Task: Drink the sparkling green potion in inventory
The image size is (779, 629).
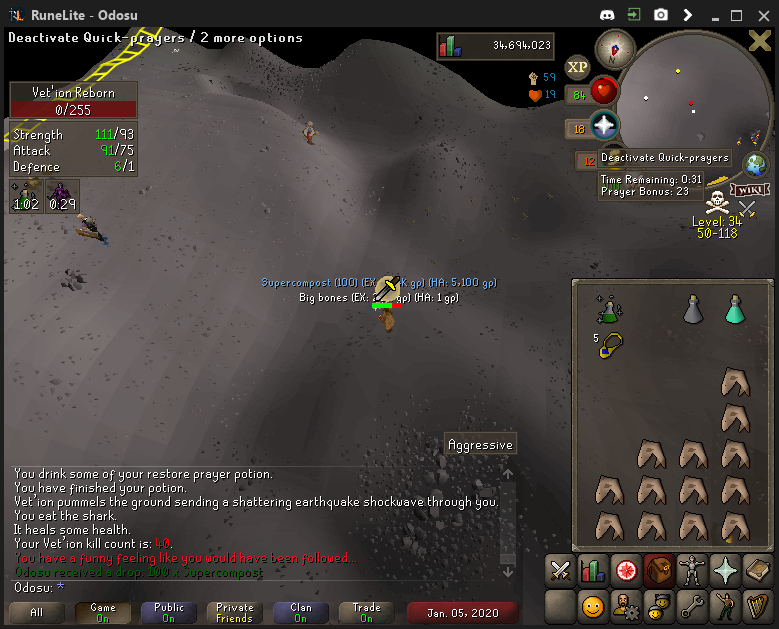Action: (607, 308)
